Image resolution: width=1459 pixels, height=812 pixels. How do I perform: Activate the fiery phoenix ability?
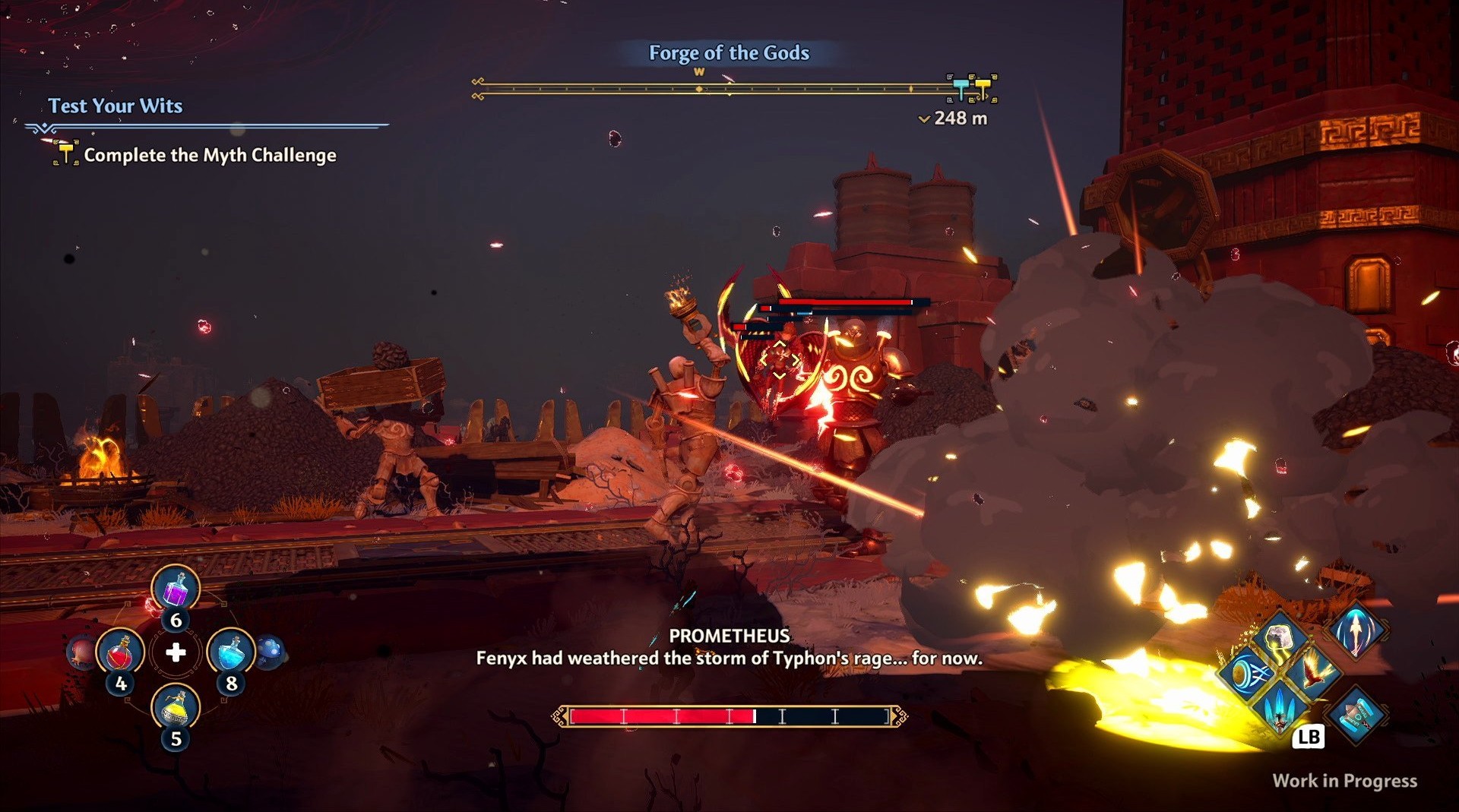click(x=1315, y=672)
